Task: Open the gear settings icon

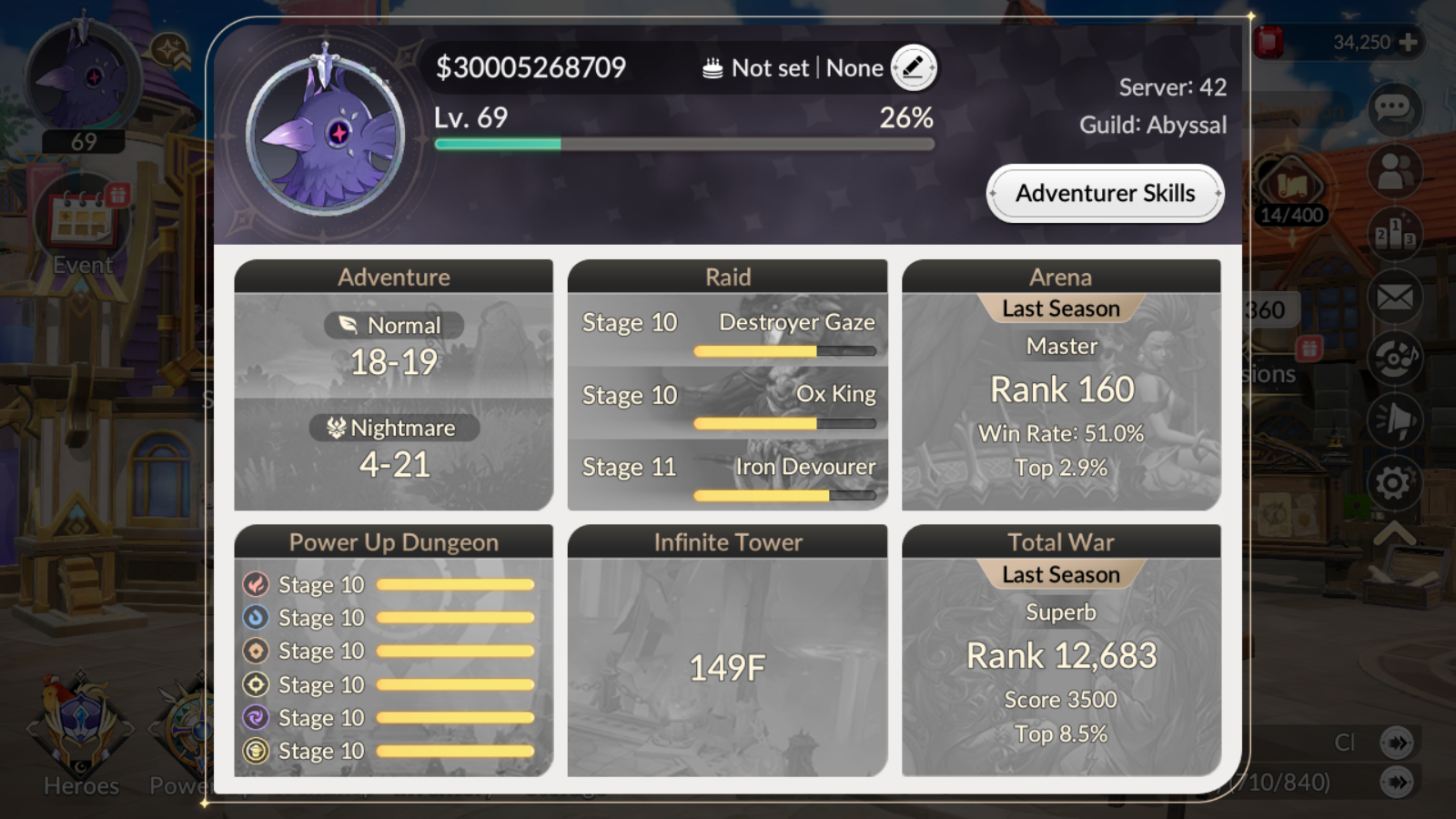Action: click(x=1393, y=482)
